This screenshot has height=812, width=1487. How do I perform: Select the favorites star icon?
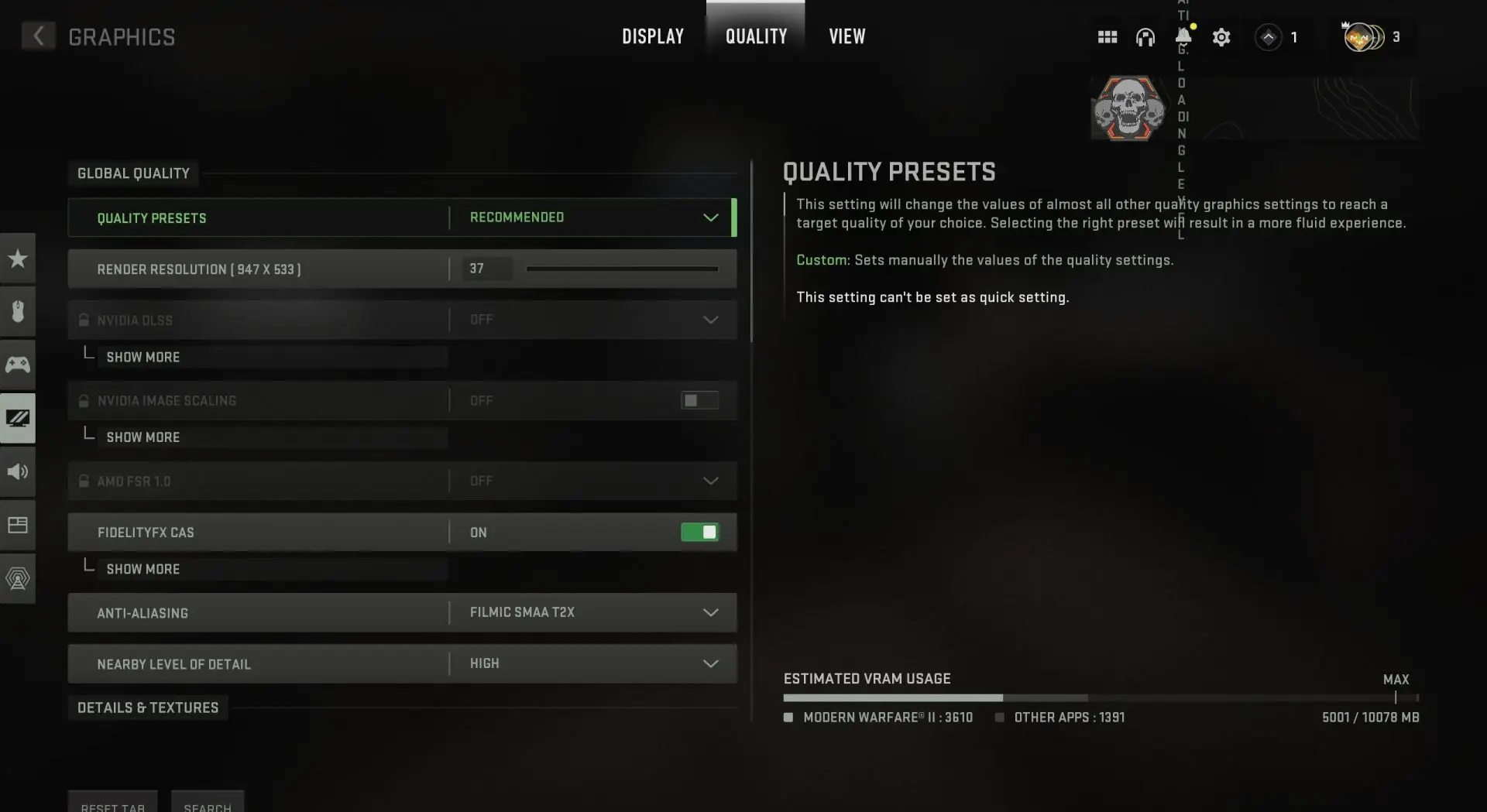pos(17,258)
